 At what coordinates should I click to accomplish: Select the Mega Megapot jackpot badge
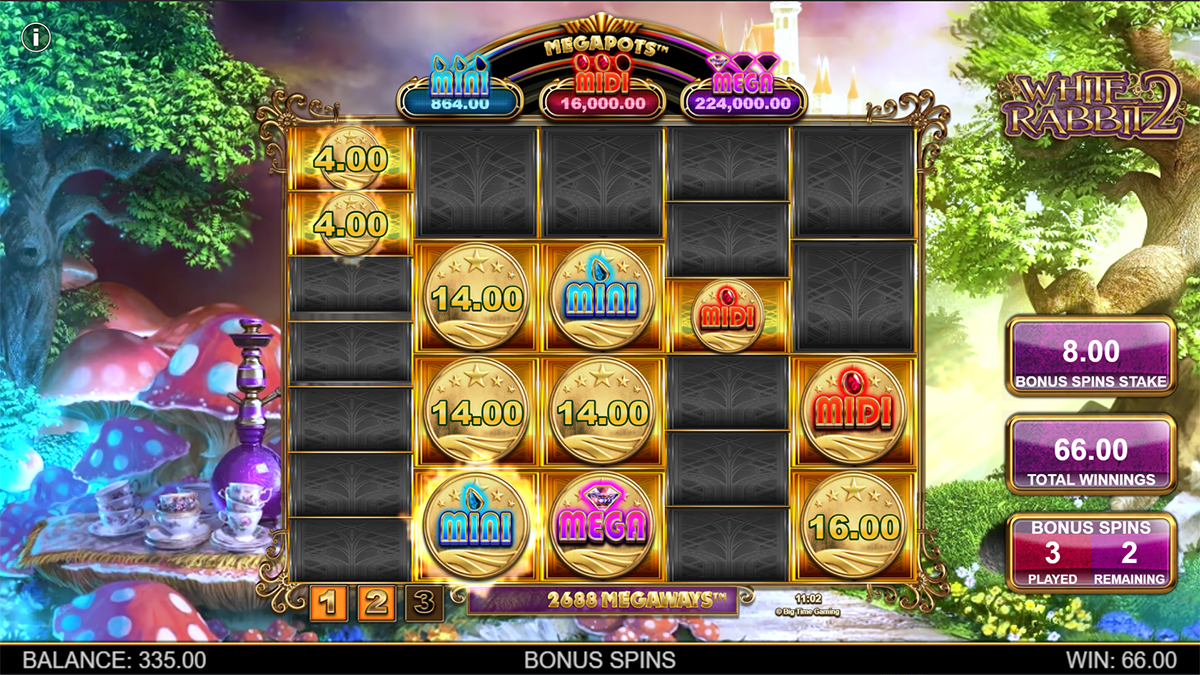[x=743, y=93]
